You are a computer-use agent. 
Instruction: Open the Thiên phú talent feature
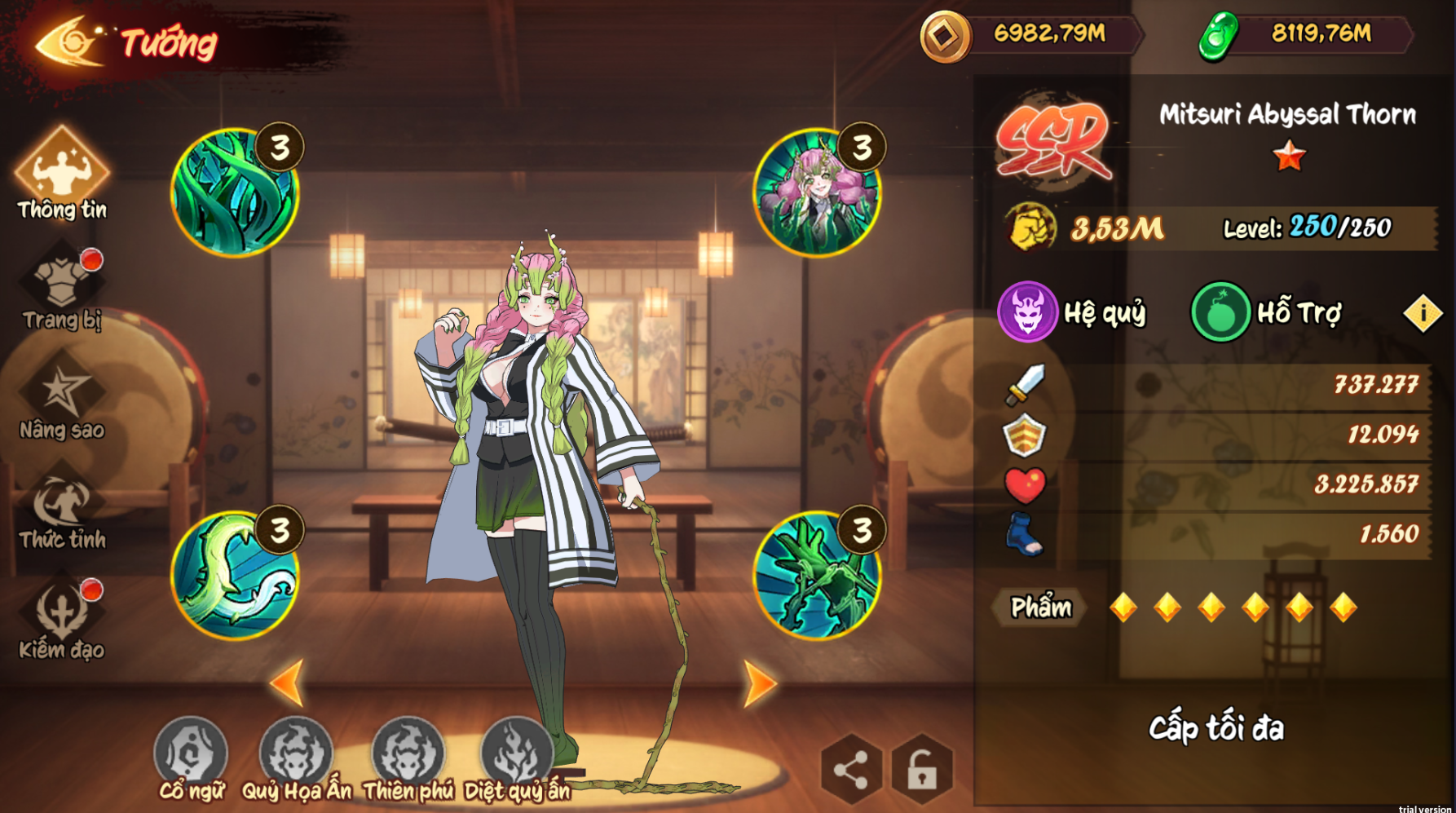[x=408, y=756]
